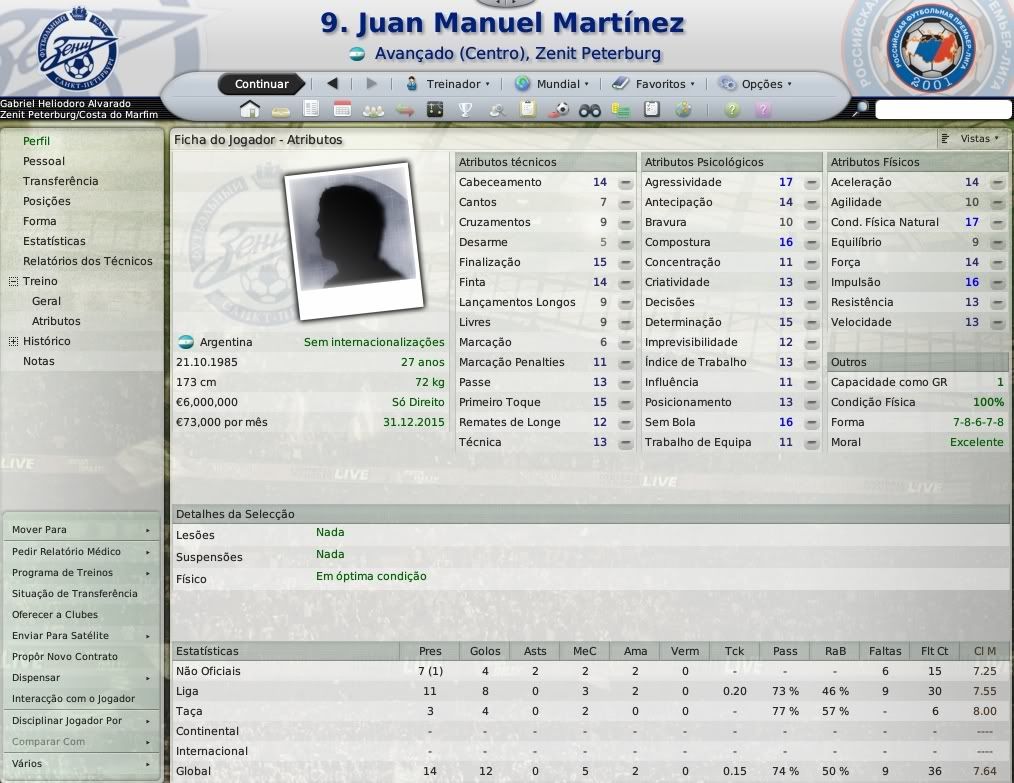
Task: Show the Estatísticas page
Action: coord(54,241)
